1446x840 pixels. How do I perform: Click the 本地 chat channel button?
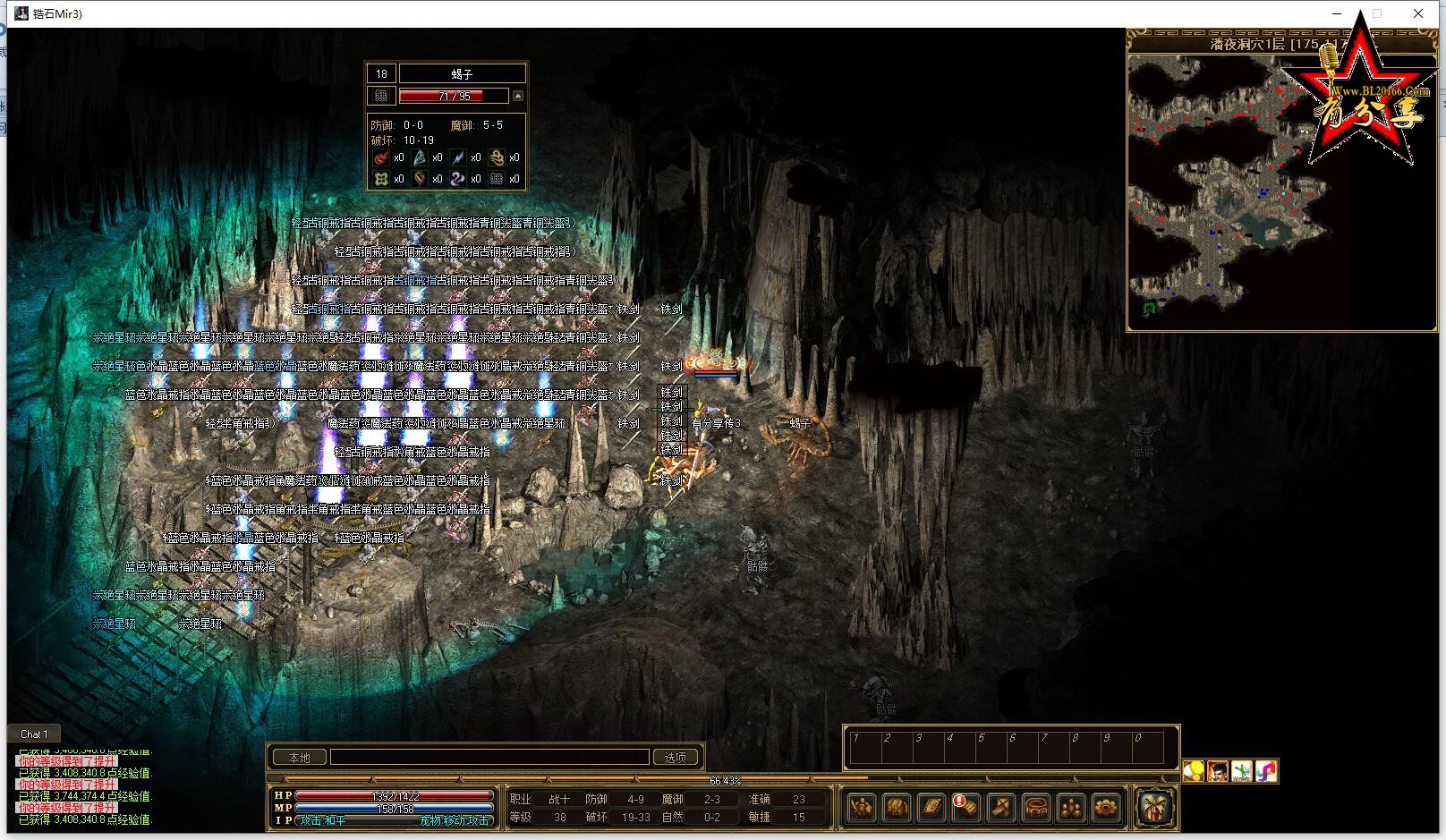tap(299, 758)
